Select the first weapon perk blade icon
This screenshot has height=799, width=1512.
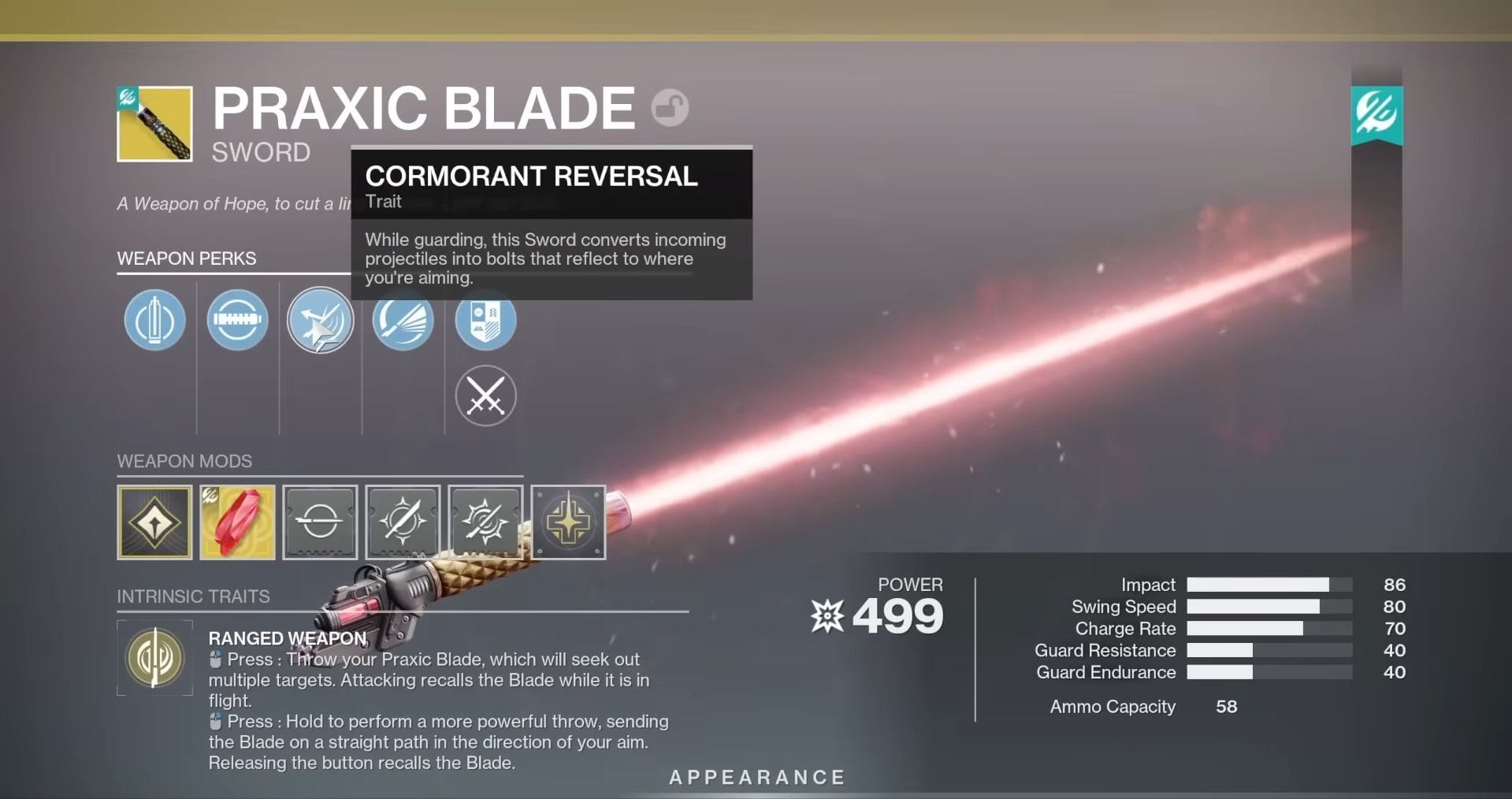click(154, 320)
